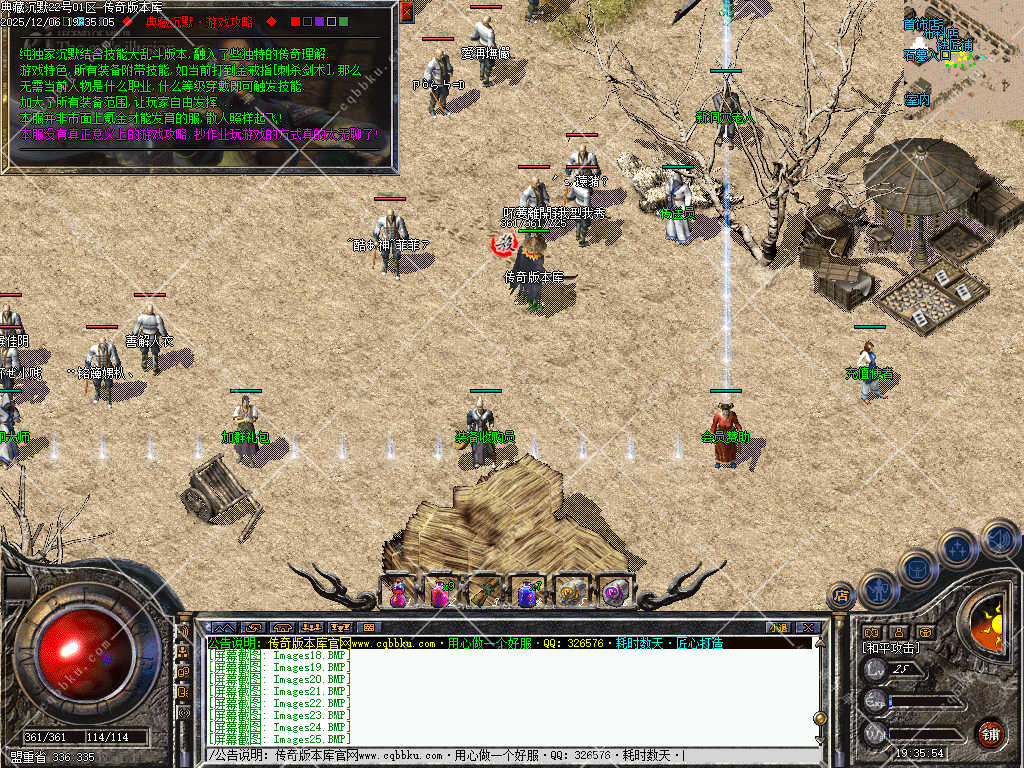Click the red 铺 stall button
The width and height of the screenshot is (1024, 768).
(990, 733)
